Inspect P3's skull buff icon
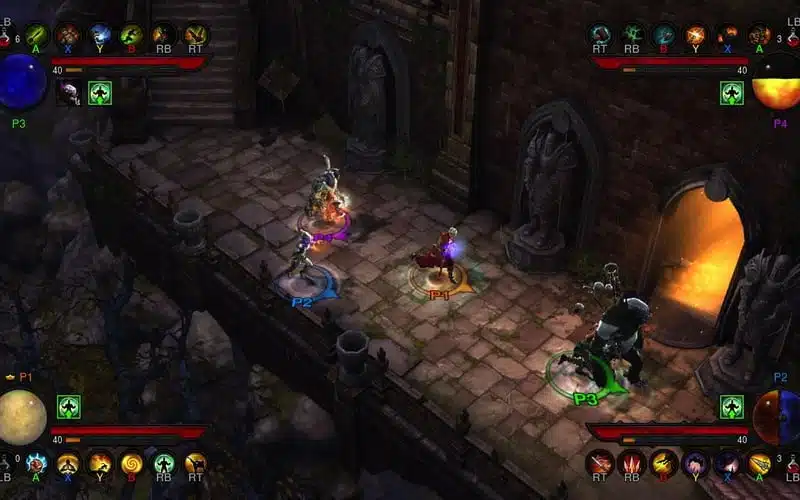 (x=69, y=93)
